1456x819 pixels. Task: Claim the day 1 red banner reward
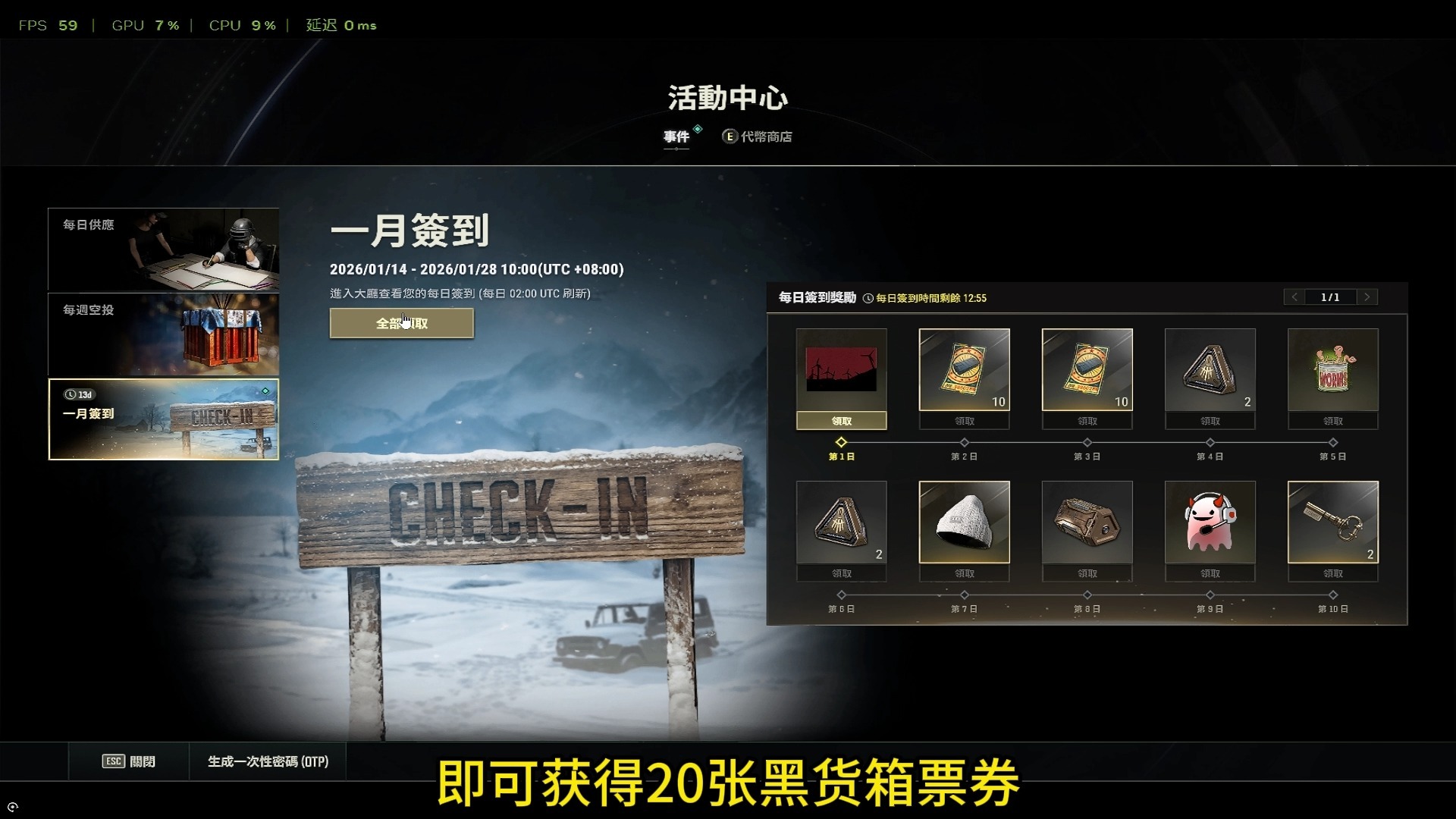click(x=841, y=421)
